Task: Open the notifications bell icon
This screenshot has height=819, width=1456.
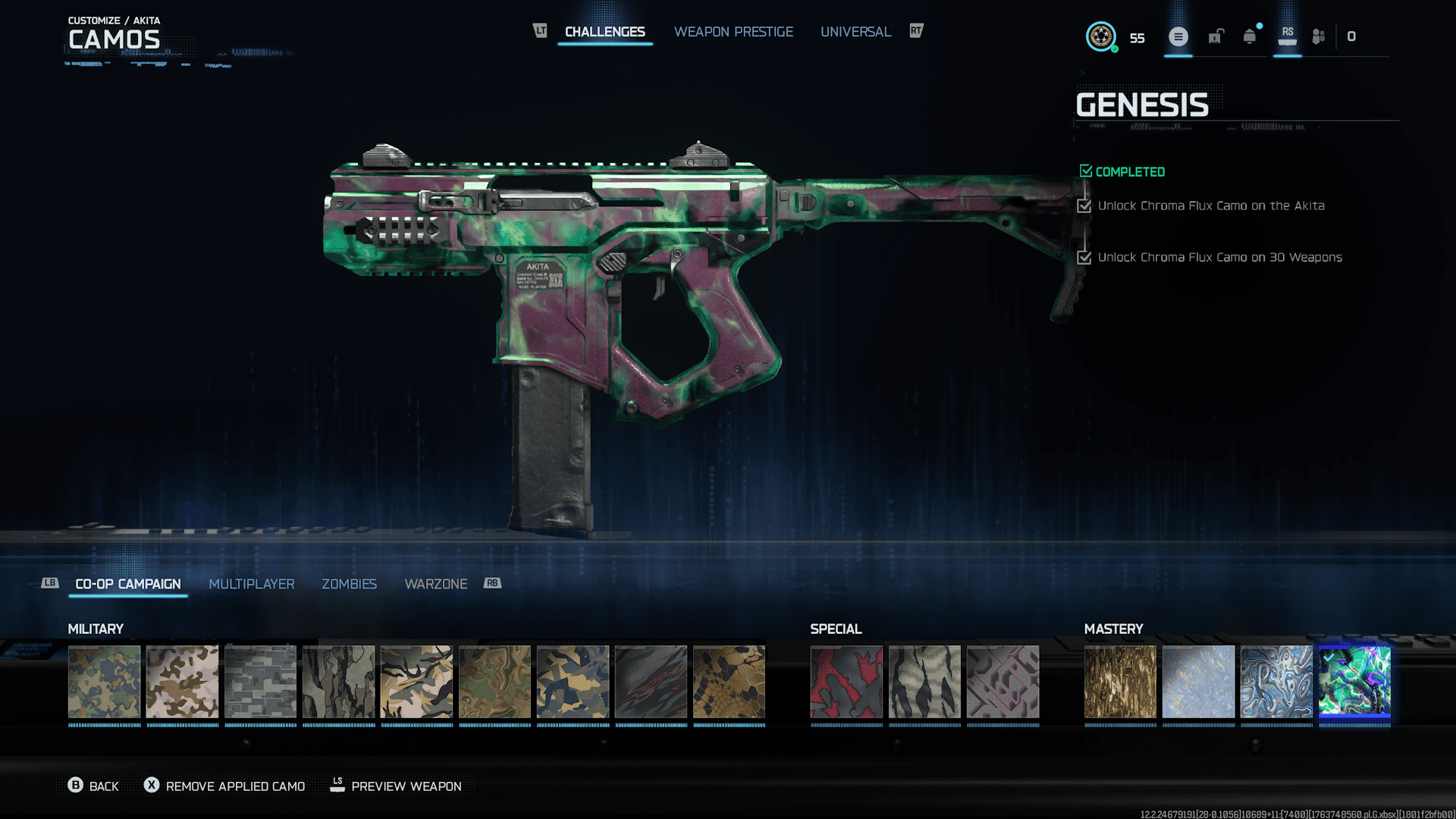Action: 1249,36
